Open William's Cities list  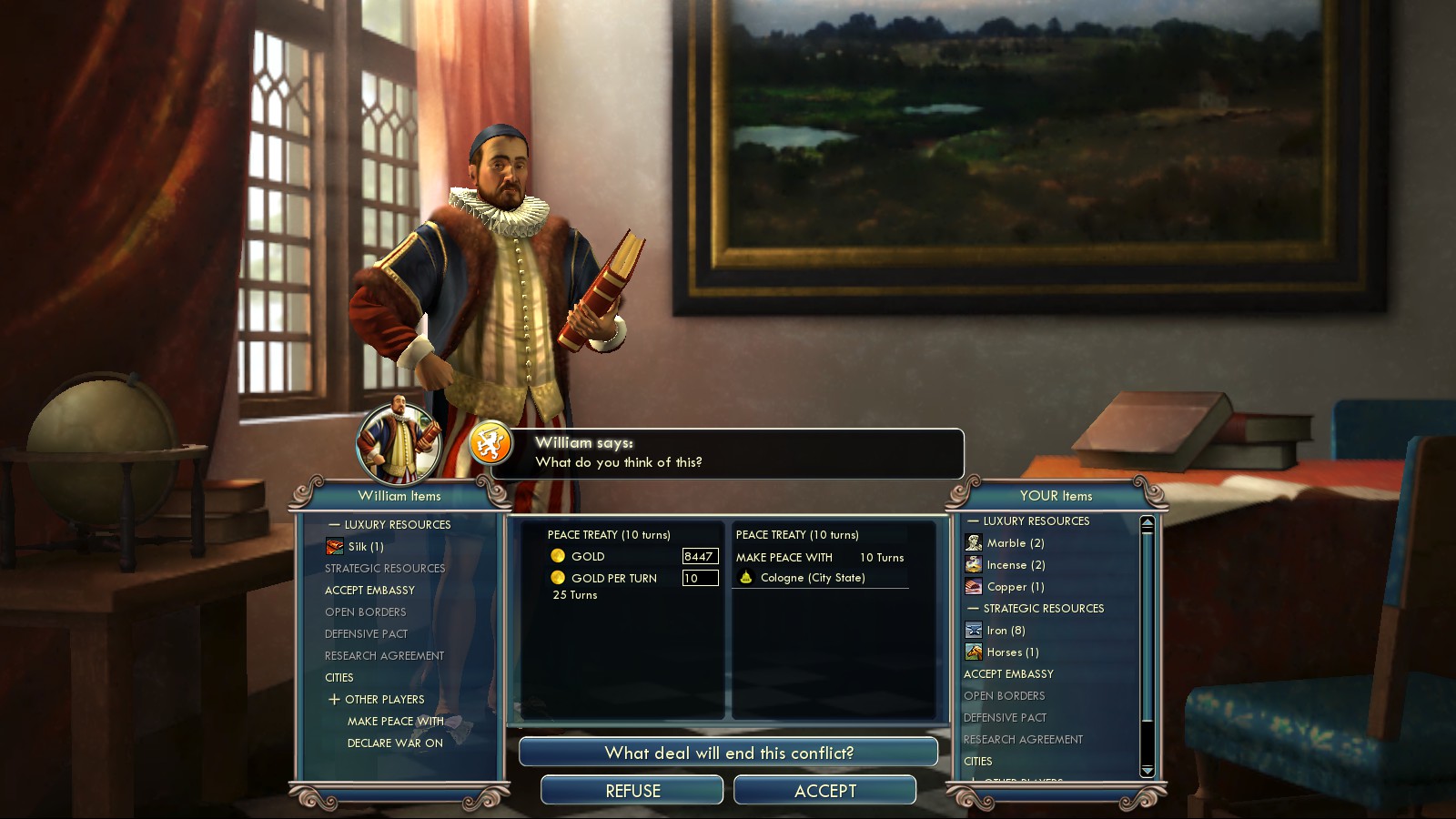point(339,678)
